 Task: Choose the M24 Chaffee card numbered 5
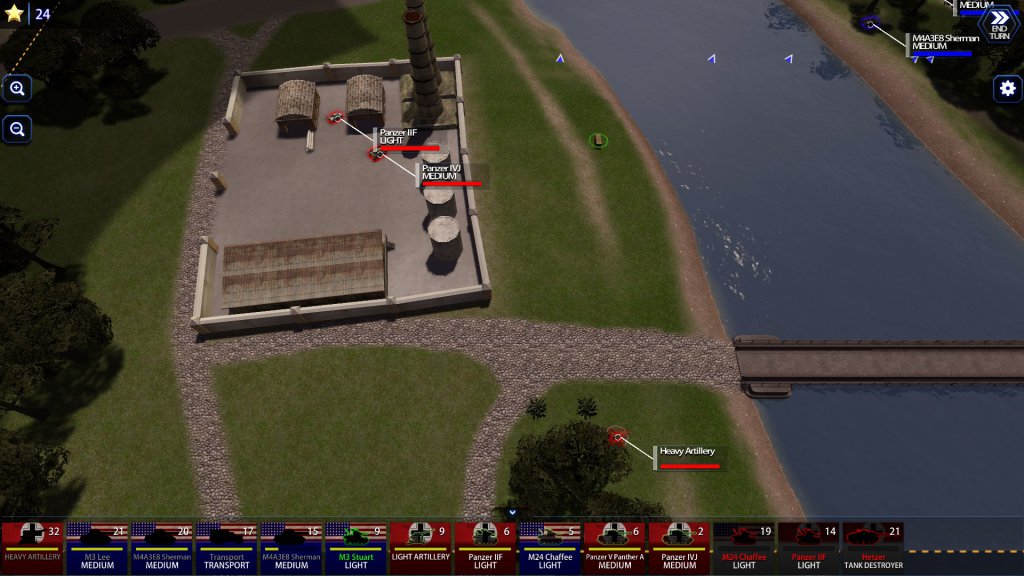(x=550, y=547)
